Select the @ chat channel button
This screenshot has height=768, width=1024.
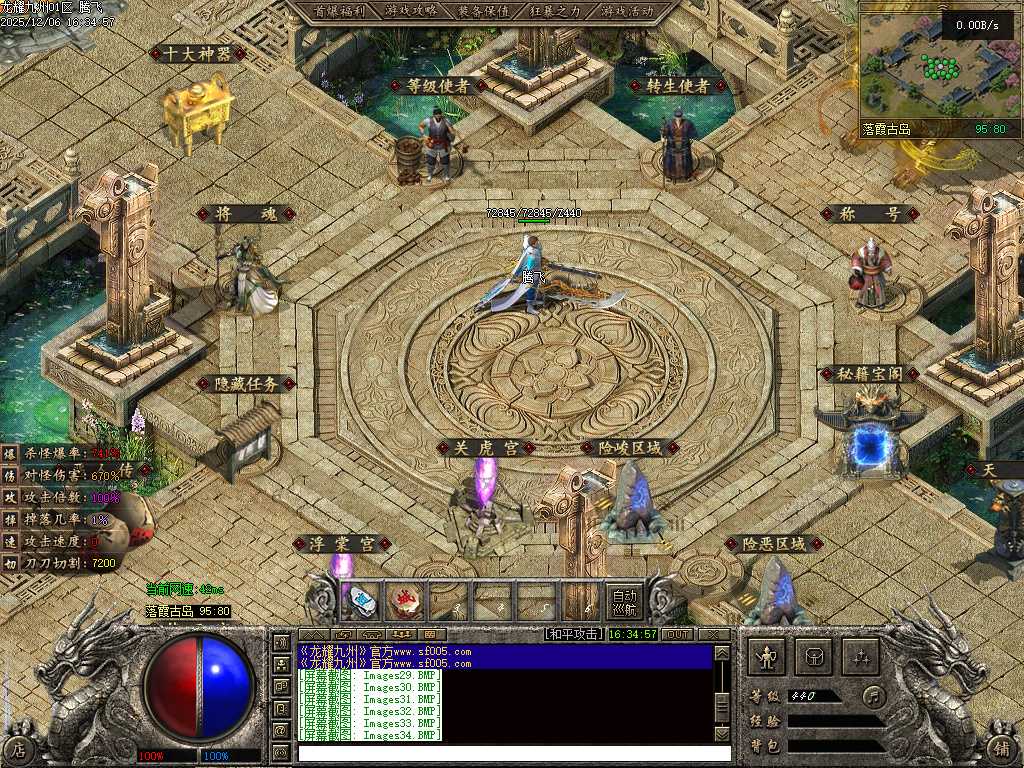(281, 732)
